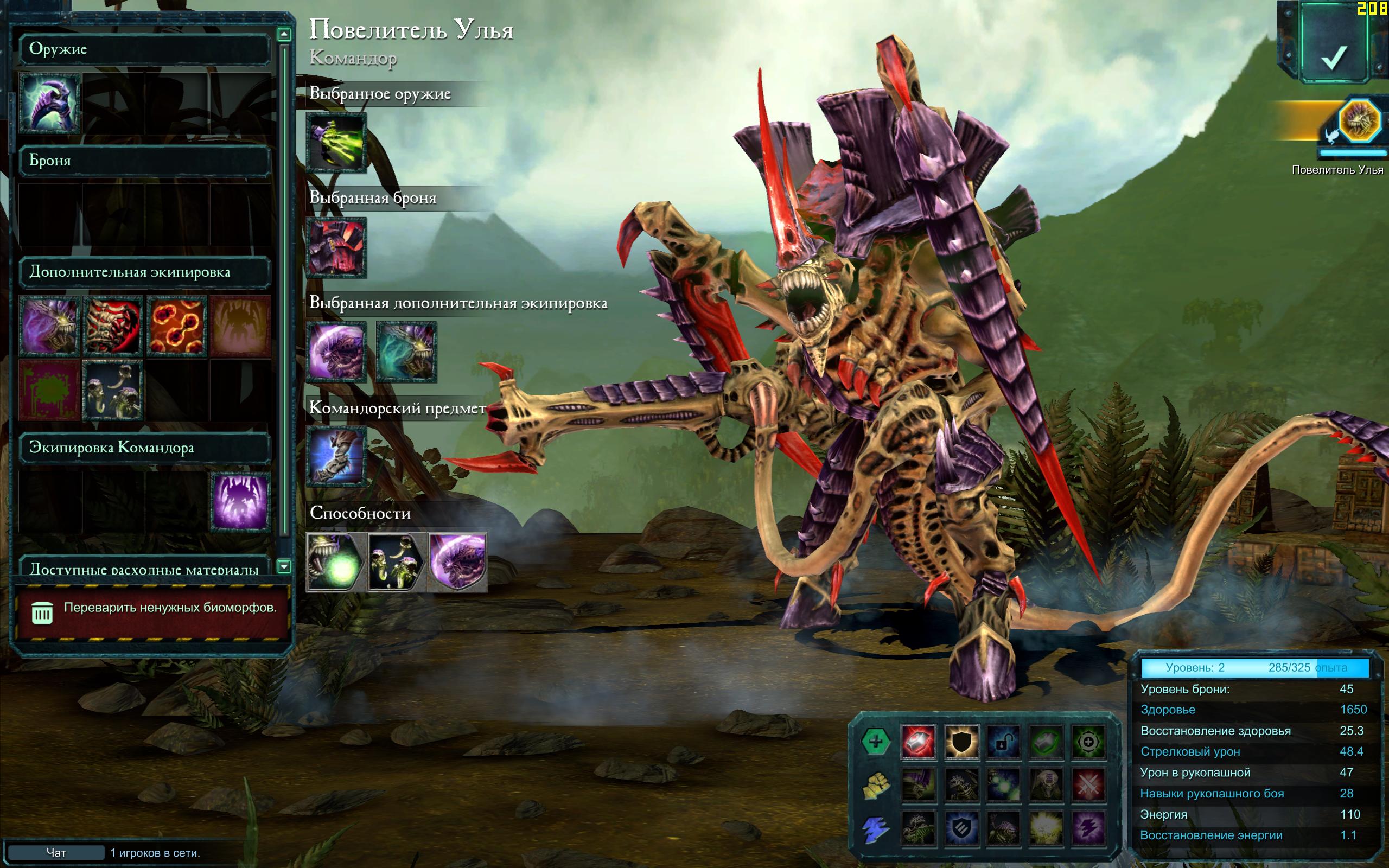Select the green plus health trait icon
The height and width of the screenshot is (868, 1389).
click(x=875, y=742)
